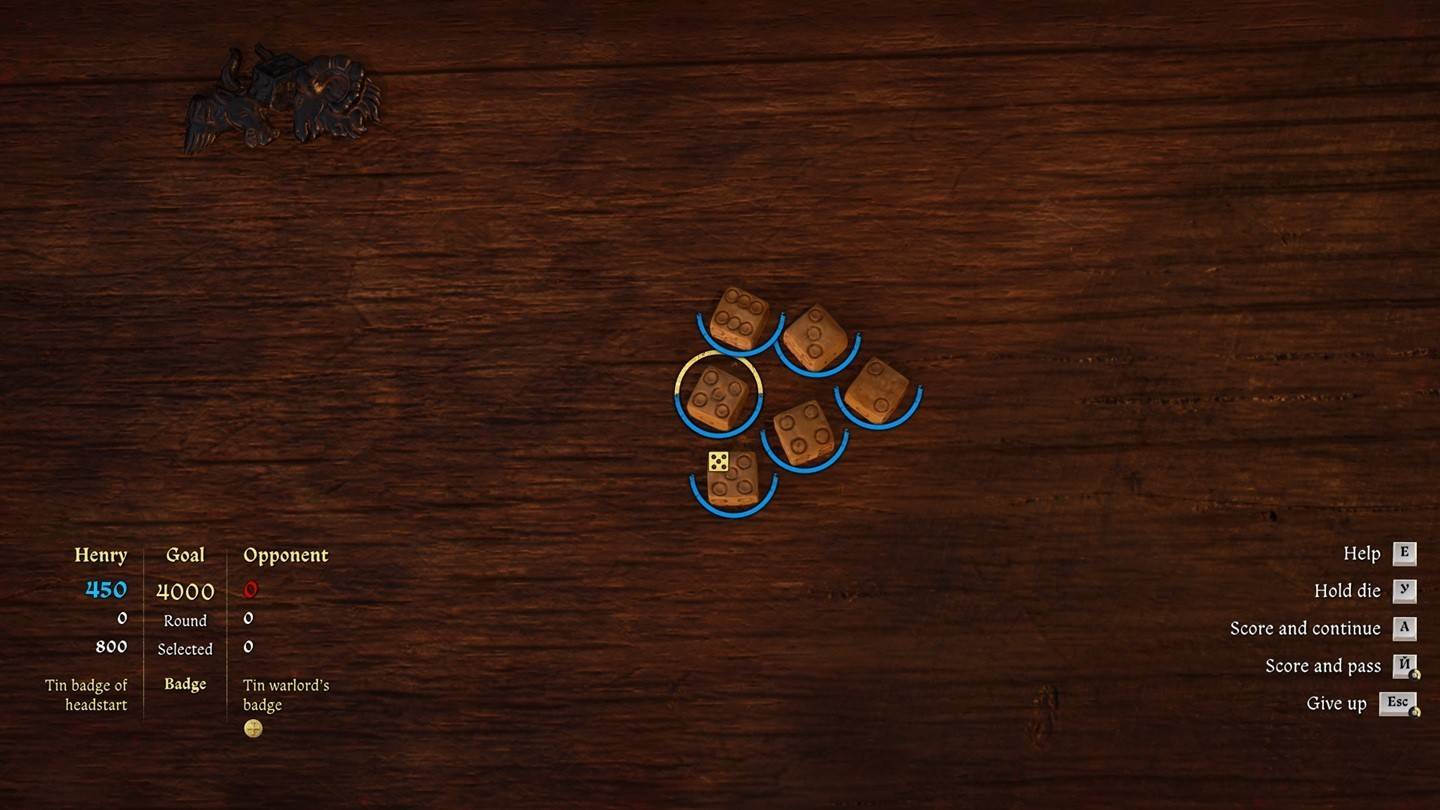1440x810 pixels.
Task: Click the golden die badge marker on the five die
Action: 719,461
